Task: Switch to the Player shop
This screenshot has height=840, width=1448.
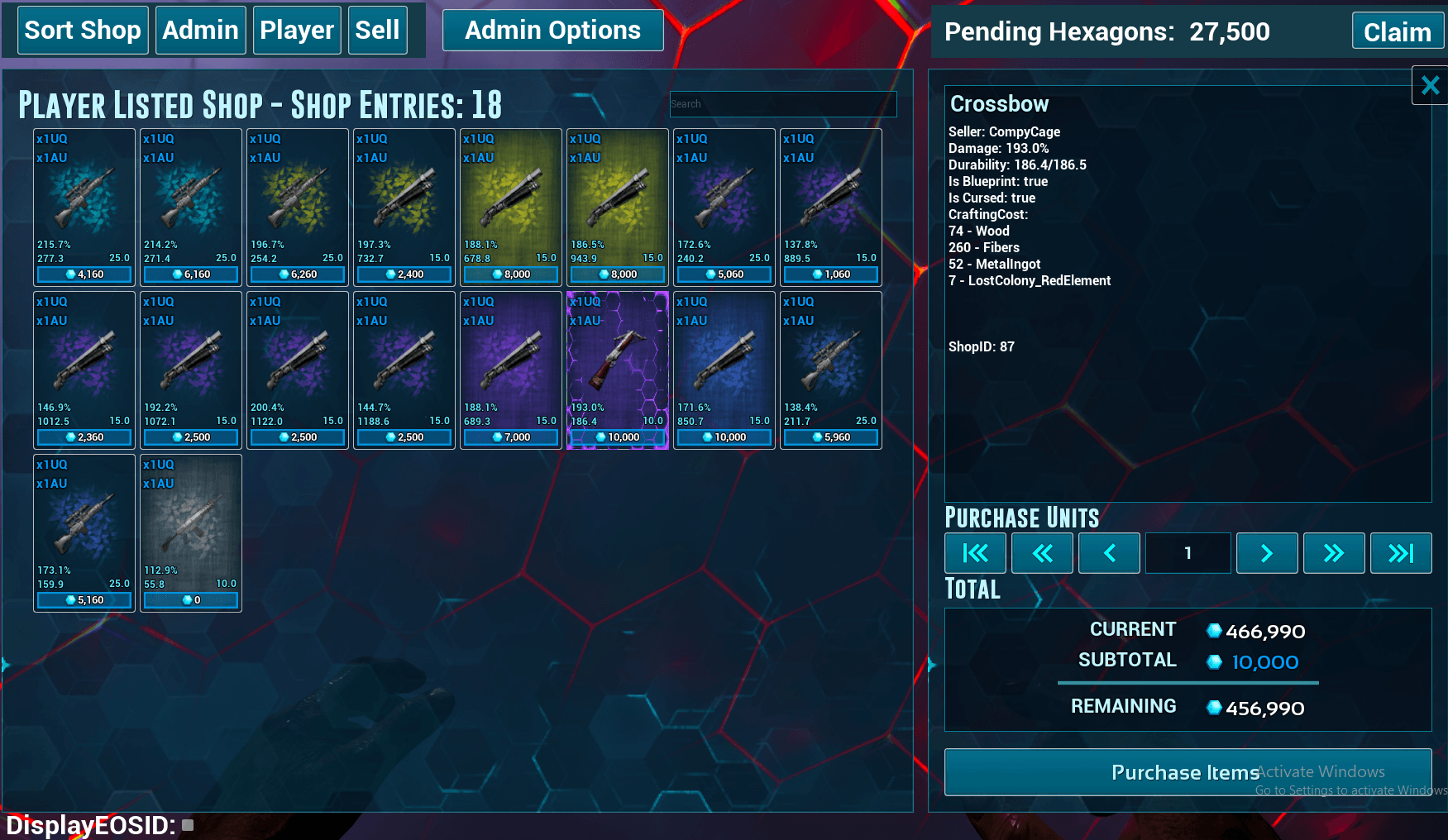Action: 297,31
